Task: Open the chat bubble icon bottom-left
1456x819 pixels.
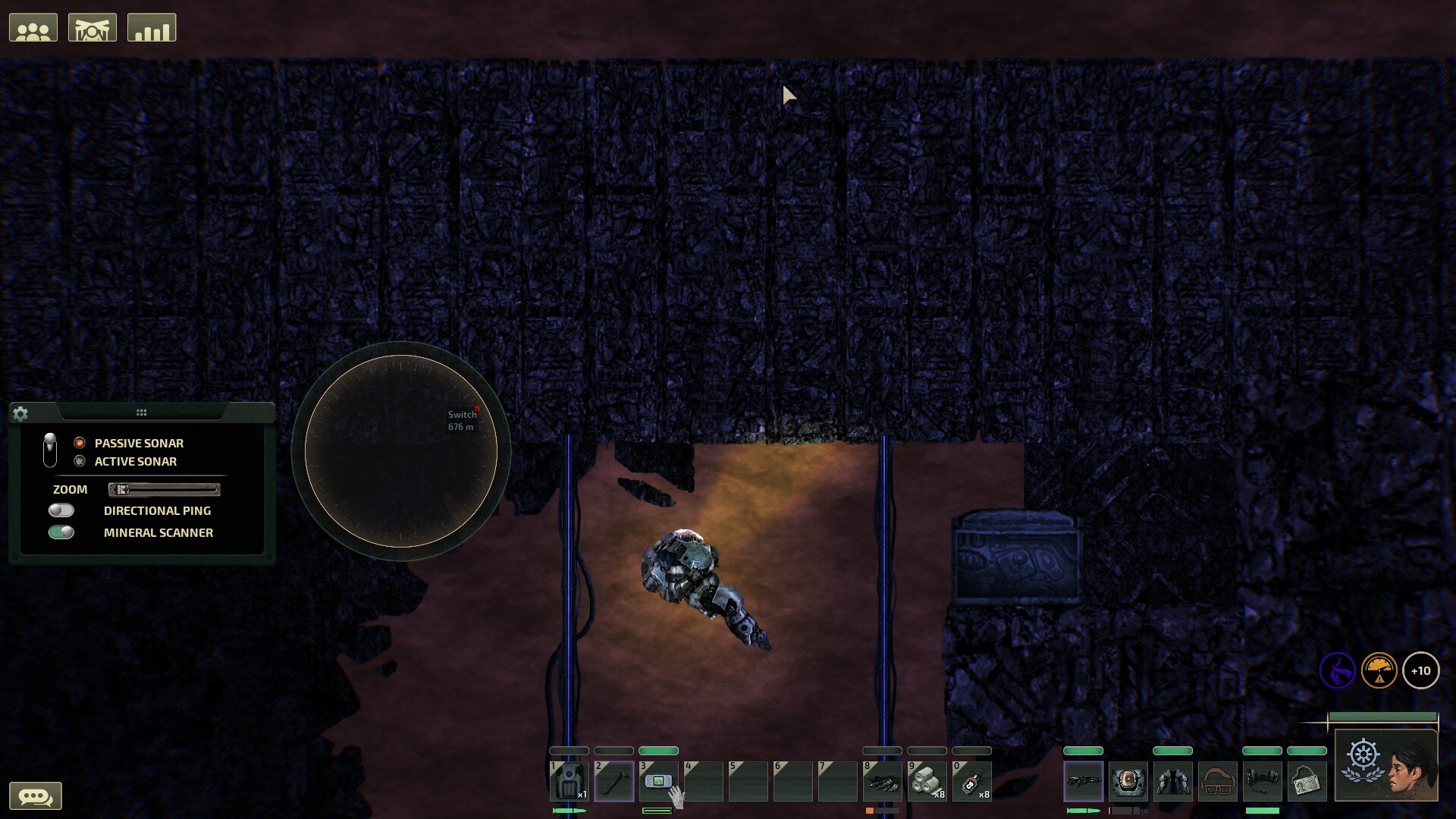Action: 36,796
